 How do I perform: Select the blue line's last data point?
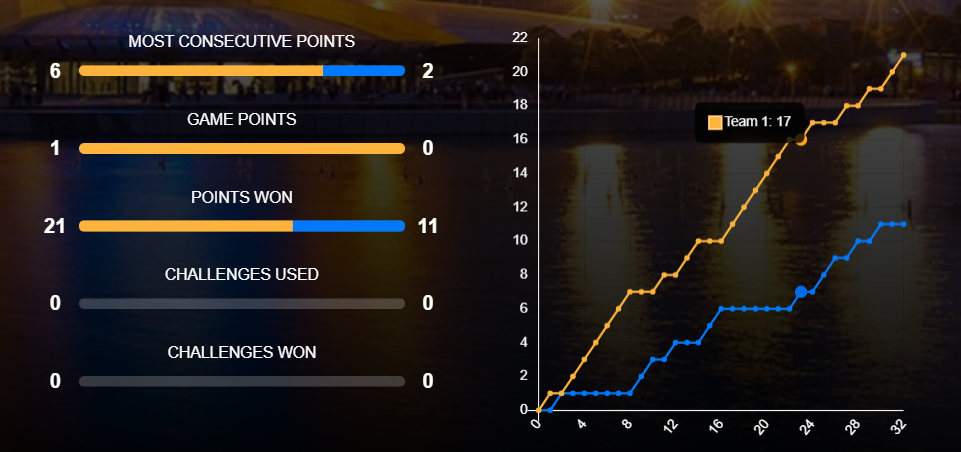[903, 224]
